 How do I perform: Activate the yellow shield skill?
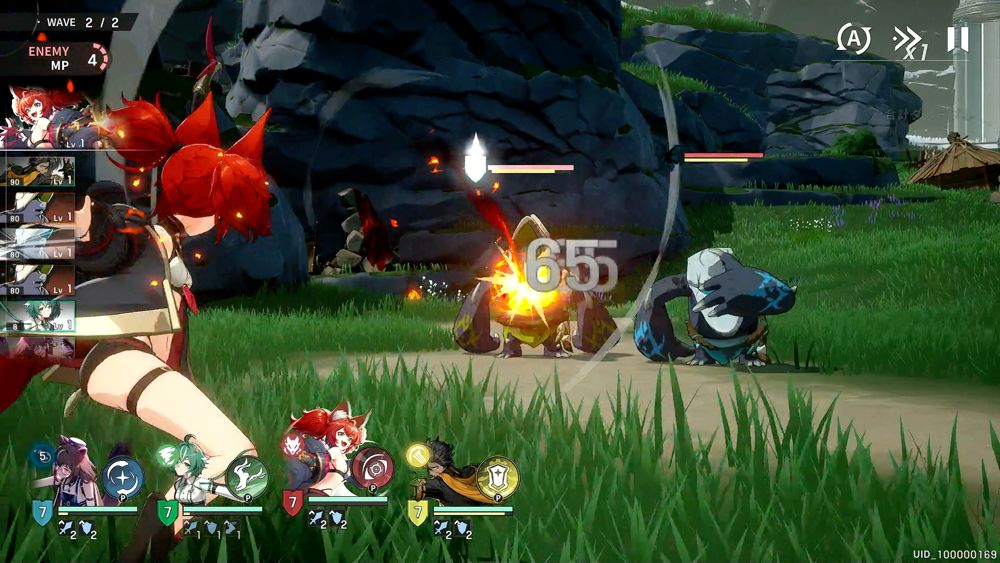[x=497, y=478]
